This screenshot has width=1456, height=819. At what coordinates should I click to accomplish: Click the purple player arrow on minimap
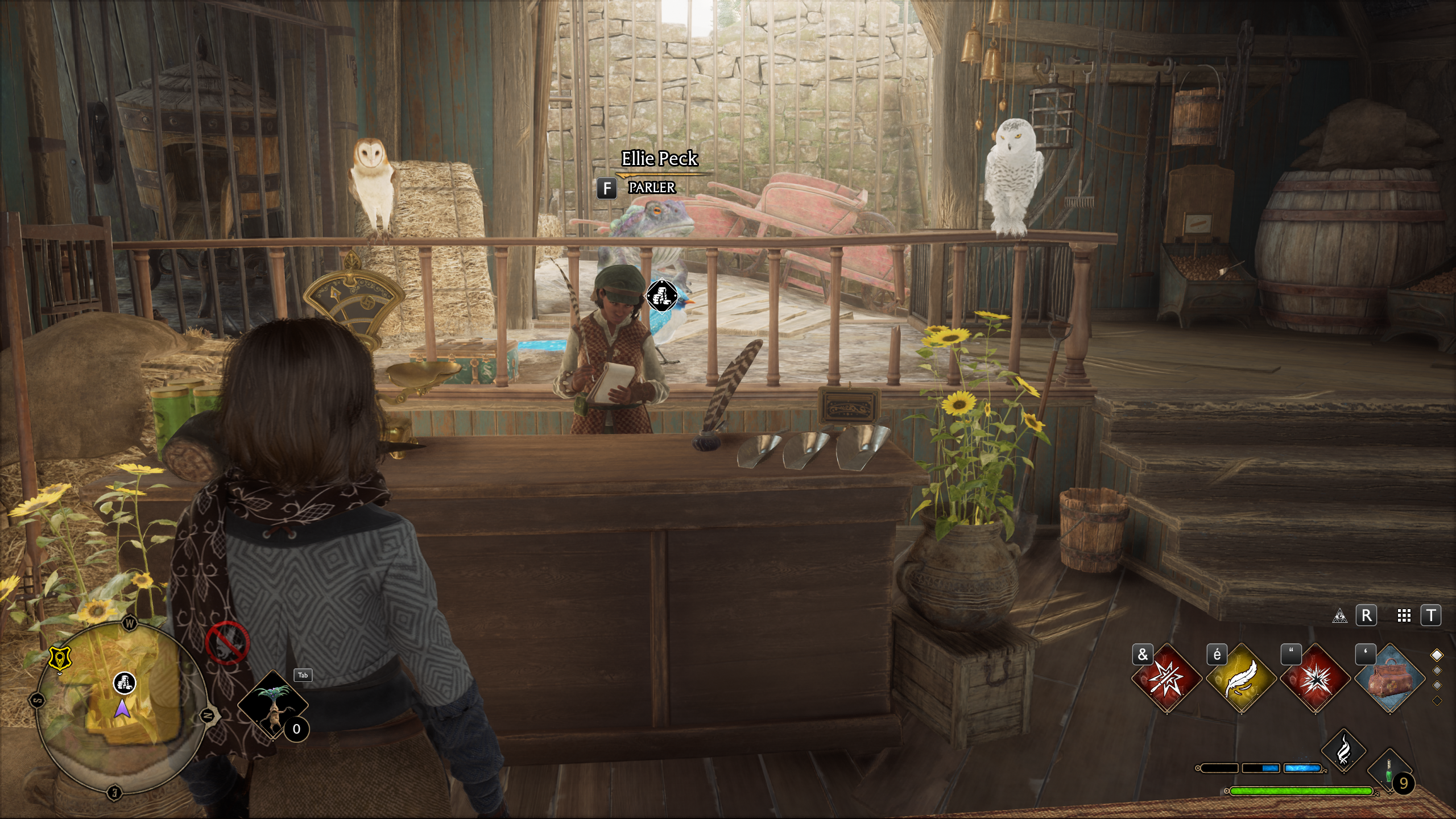coord(122,709)
